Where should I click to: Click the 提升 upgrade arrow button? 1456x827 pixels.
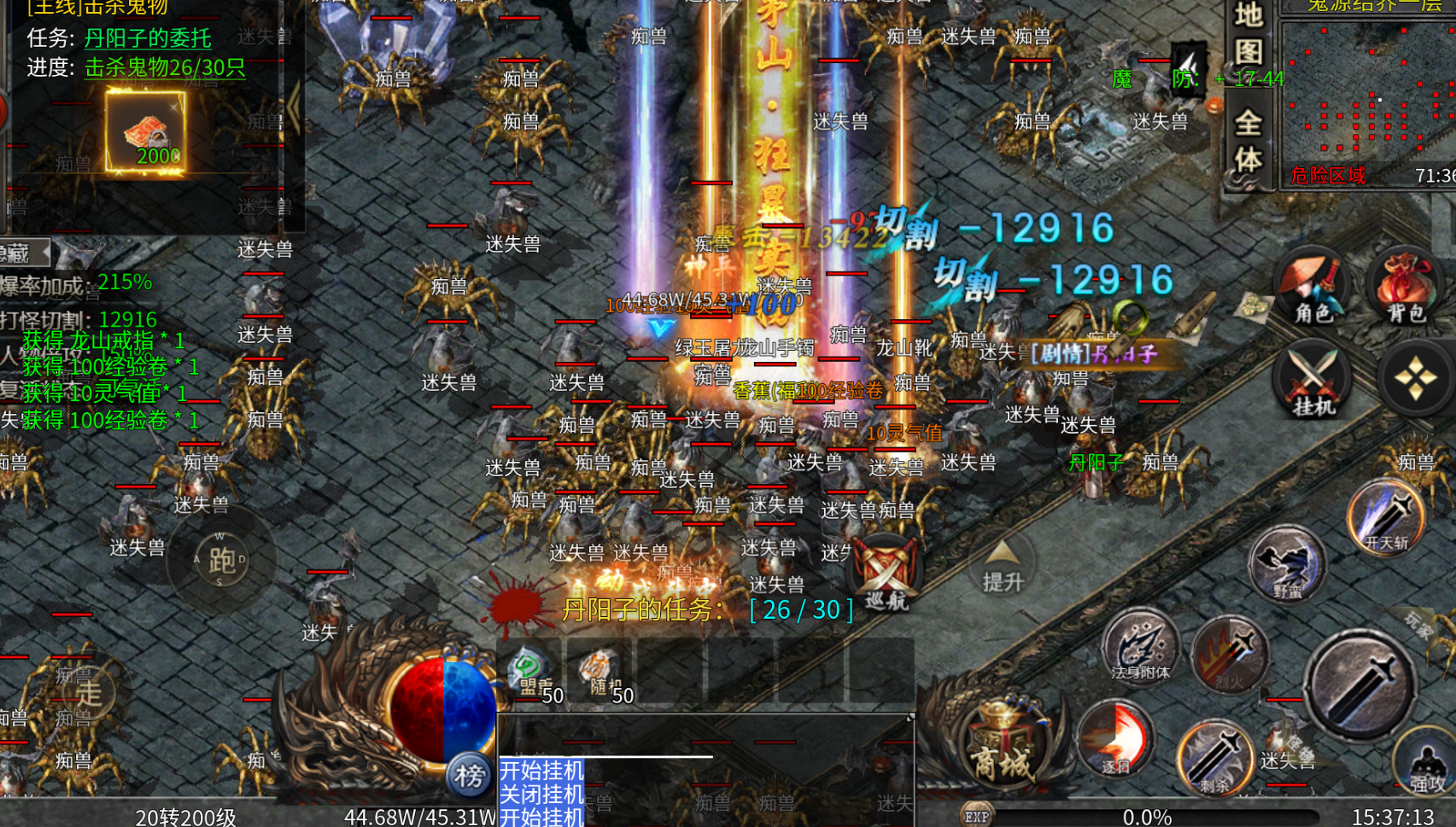1003,566
